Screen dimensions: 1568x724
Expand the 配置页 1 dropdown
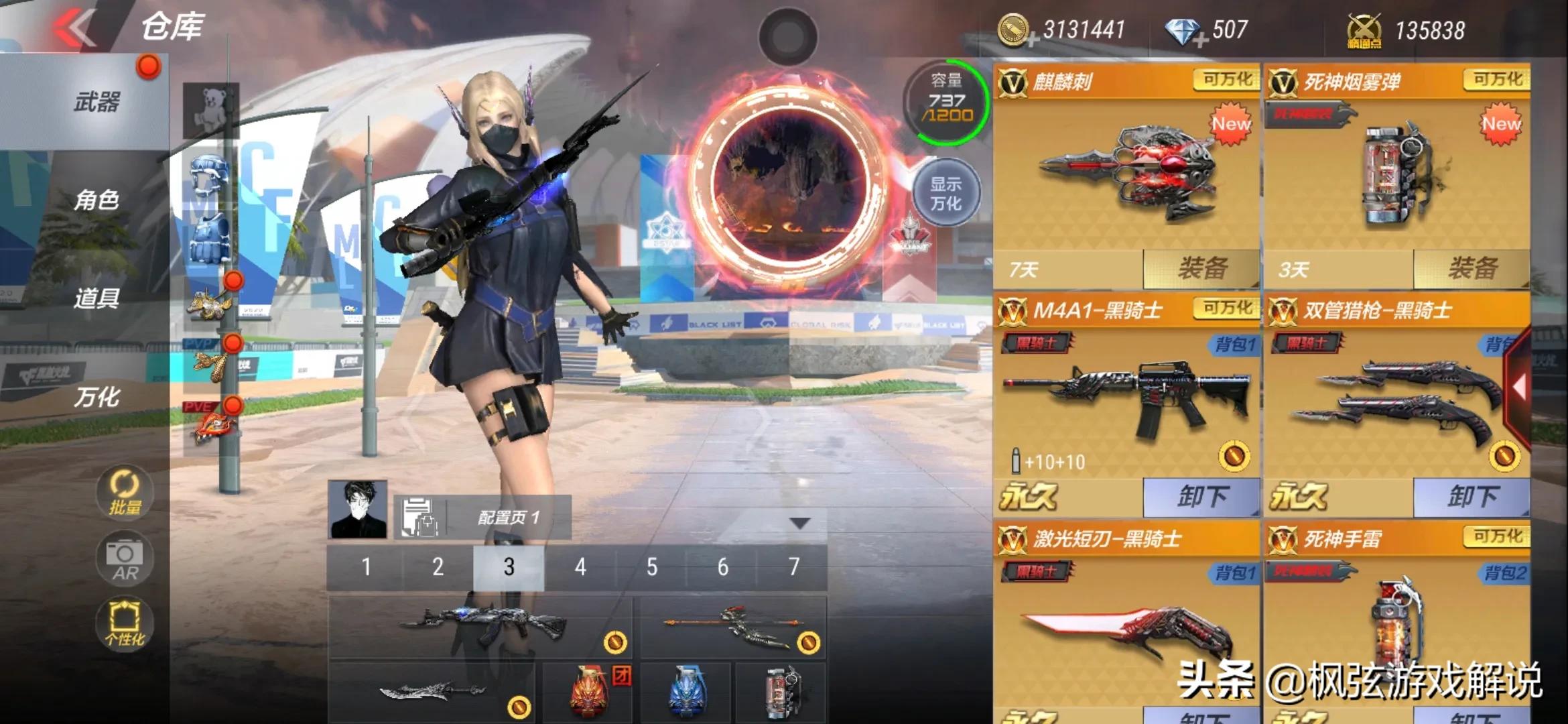coord(800,523)
